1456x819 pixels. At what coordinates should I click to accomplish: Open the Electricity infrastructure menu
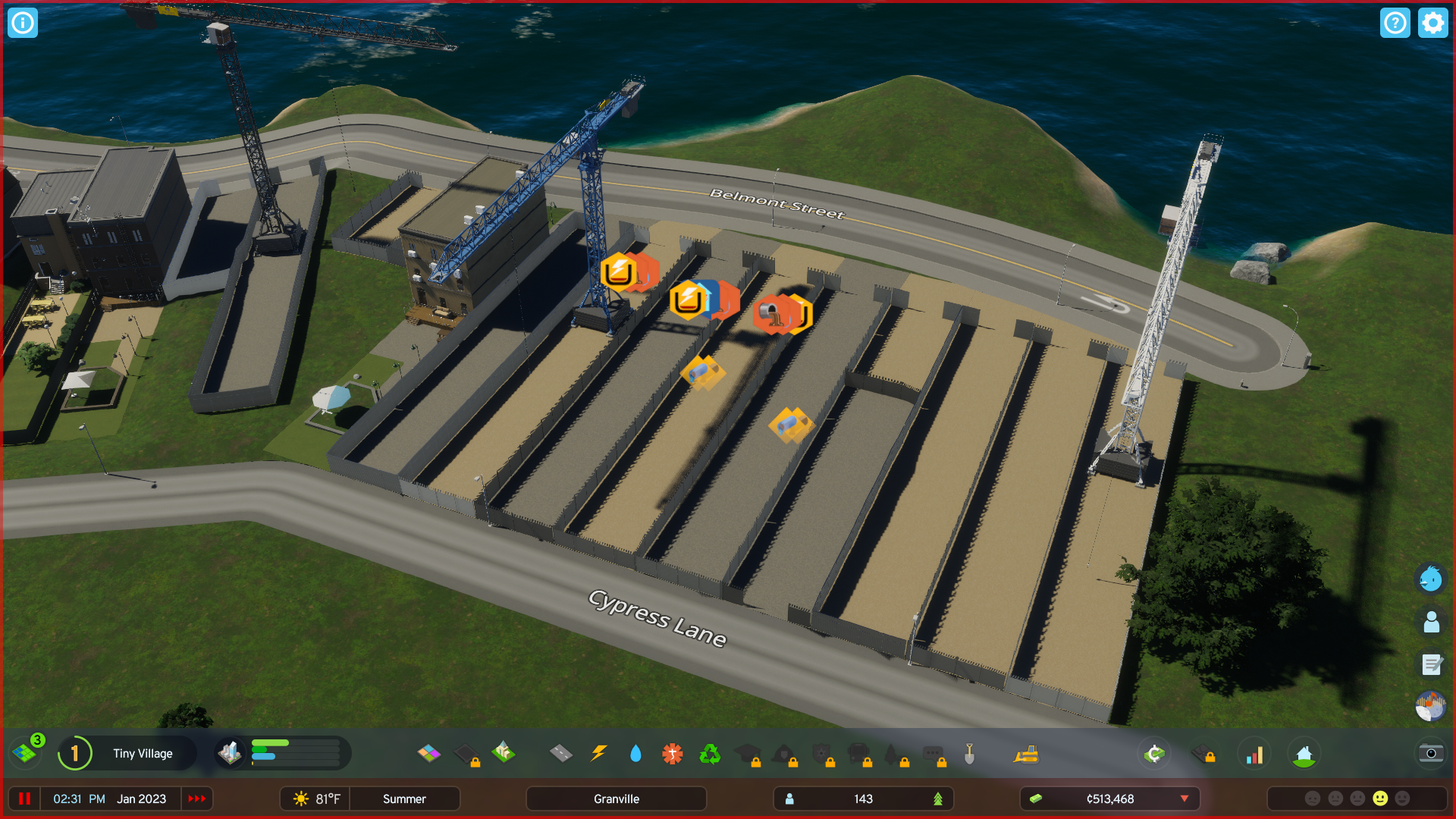click(x=598, y=754)
